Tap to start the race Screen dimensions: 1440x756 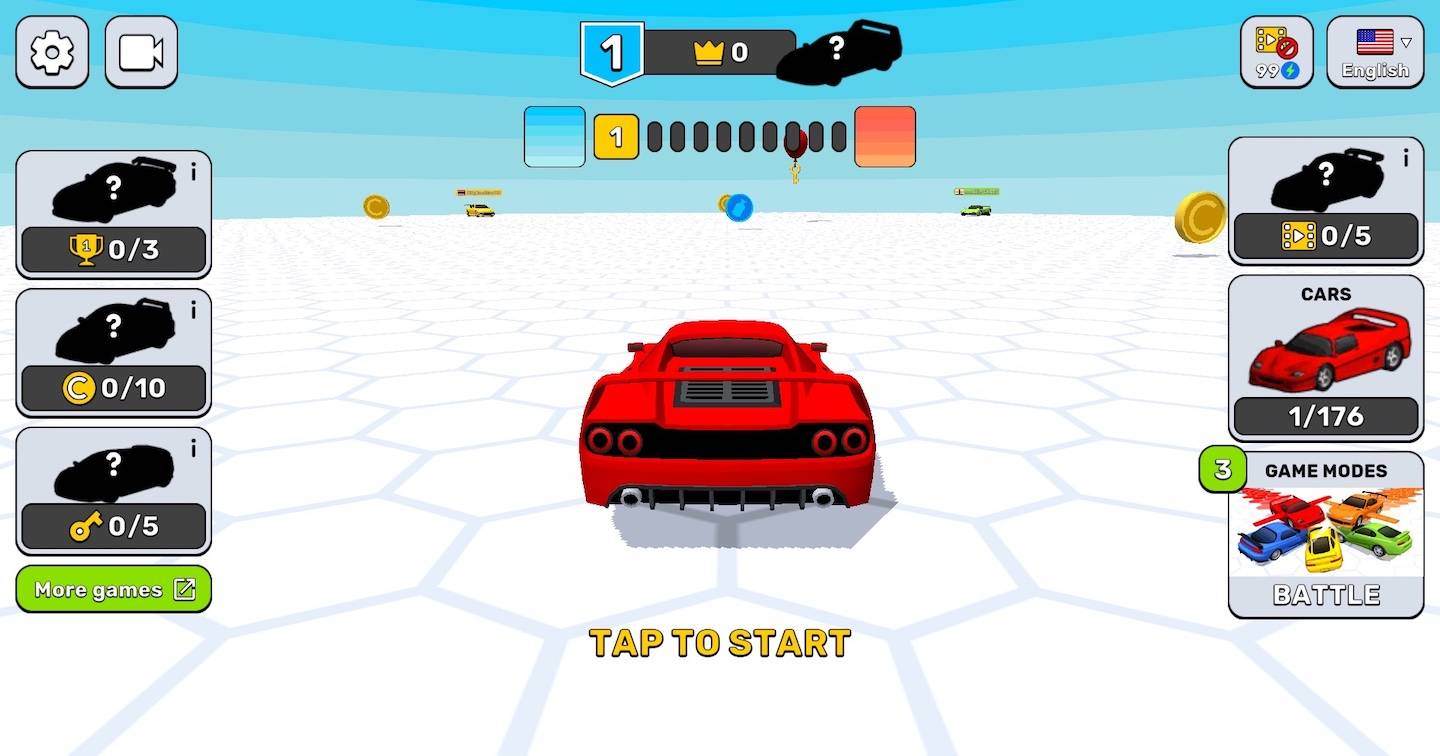tap(720, 643)
